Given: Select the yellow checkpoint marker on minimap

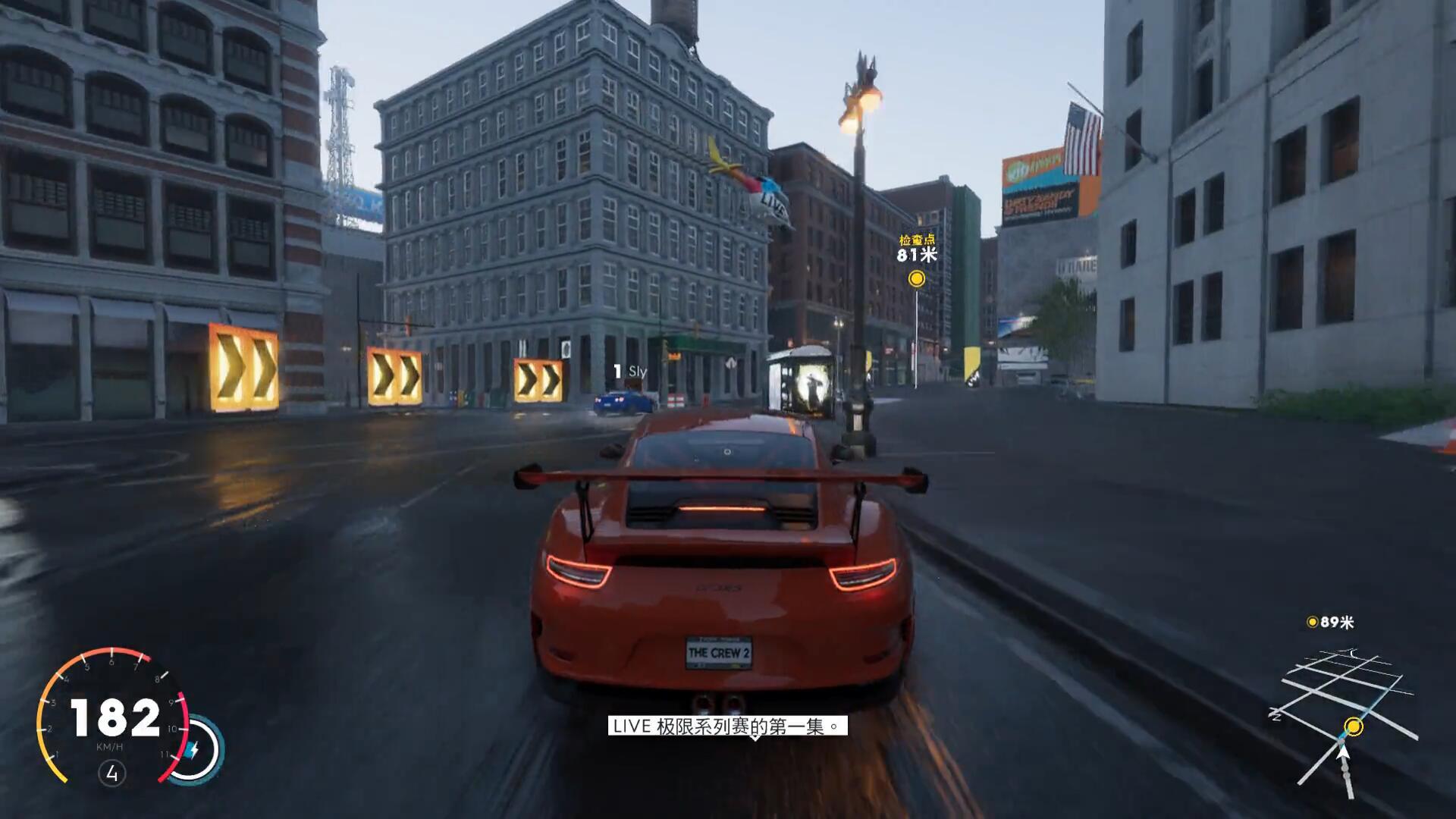Looking at the screenshot, I should [x=1354, y=727].
